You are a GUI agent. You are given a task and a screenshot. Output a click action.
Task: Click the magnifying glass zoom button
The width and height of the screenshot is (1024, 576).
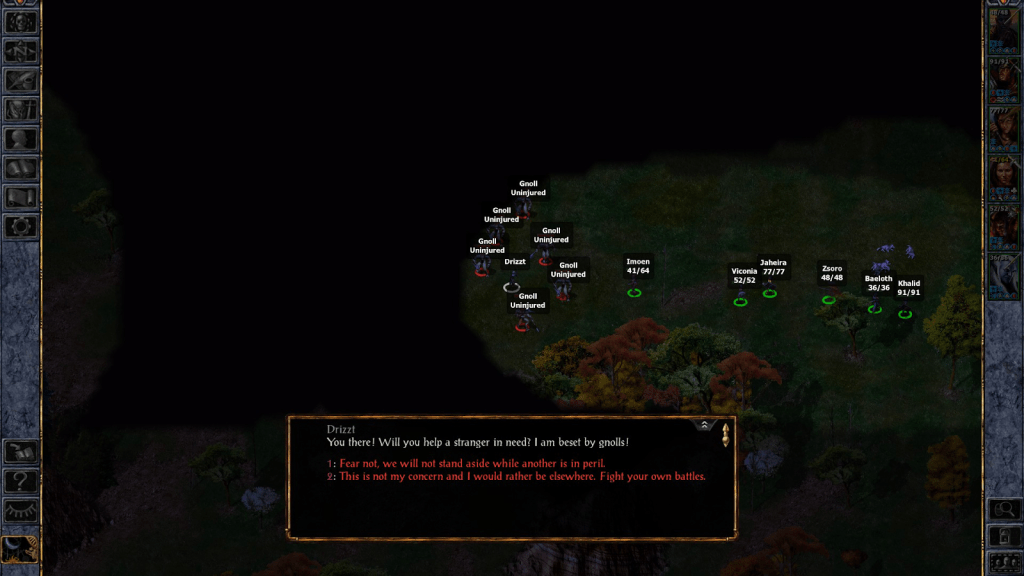[x=1004, y=510]
